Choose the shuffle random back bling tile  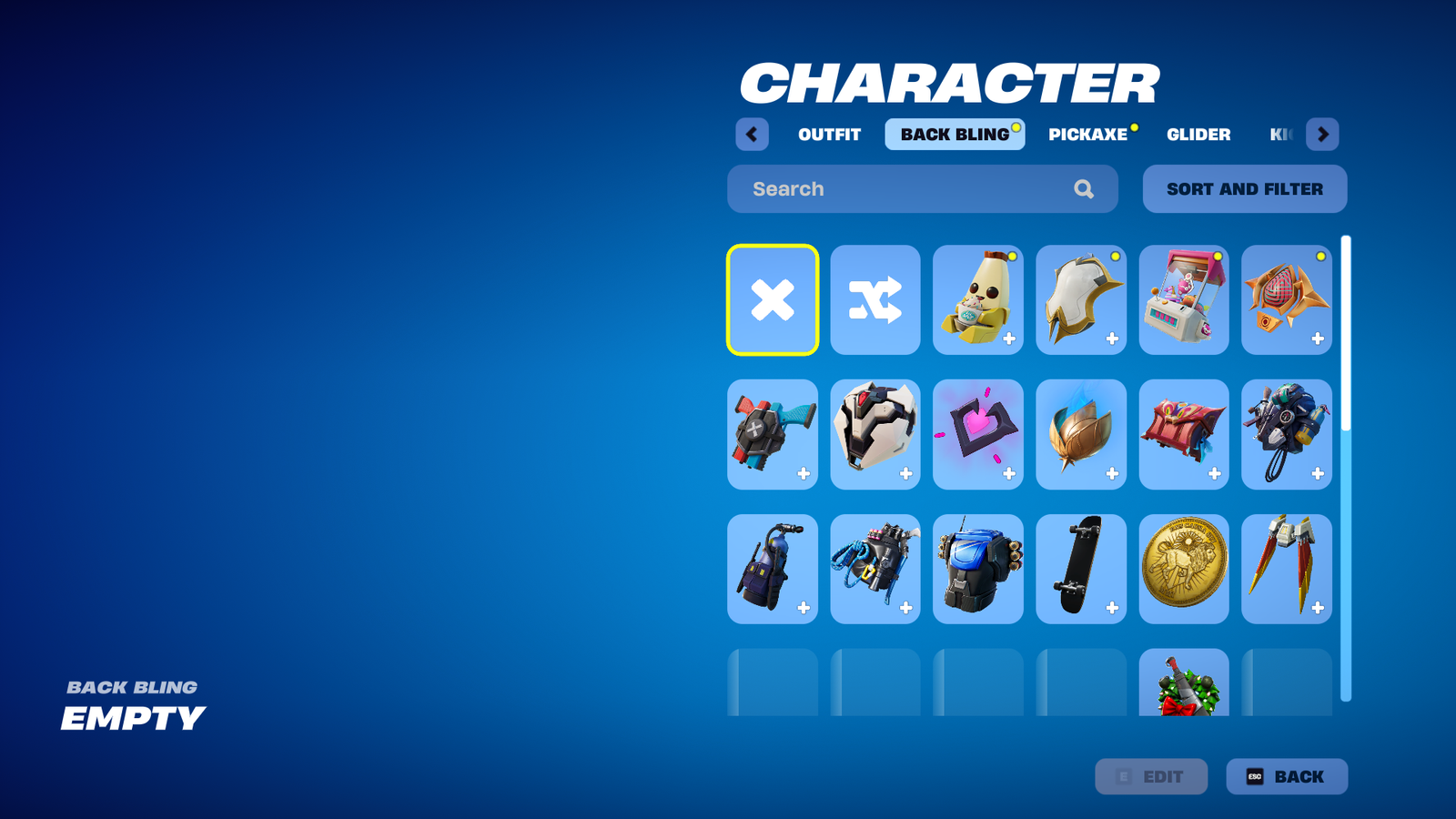click(x=875, y=300)
